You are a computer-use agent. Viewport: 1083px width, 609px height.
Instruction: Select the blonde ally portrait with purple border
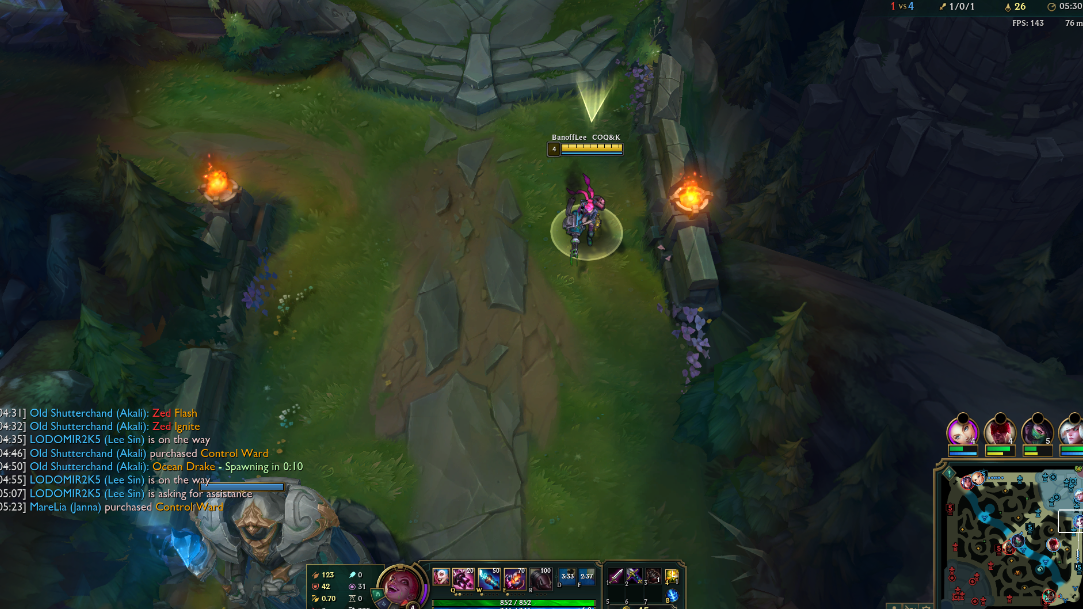click(x=962, y=431)
